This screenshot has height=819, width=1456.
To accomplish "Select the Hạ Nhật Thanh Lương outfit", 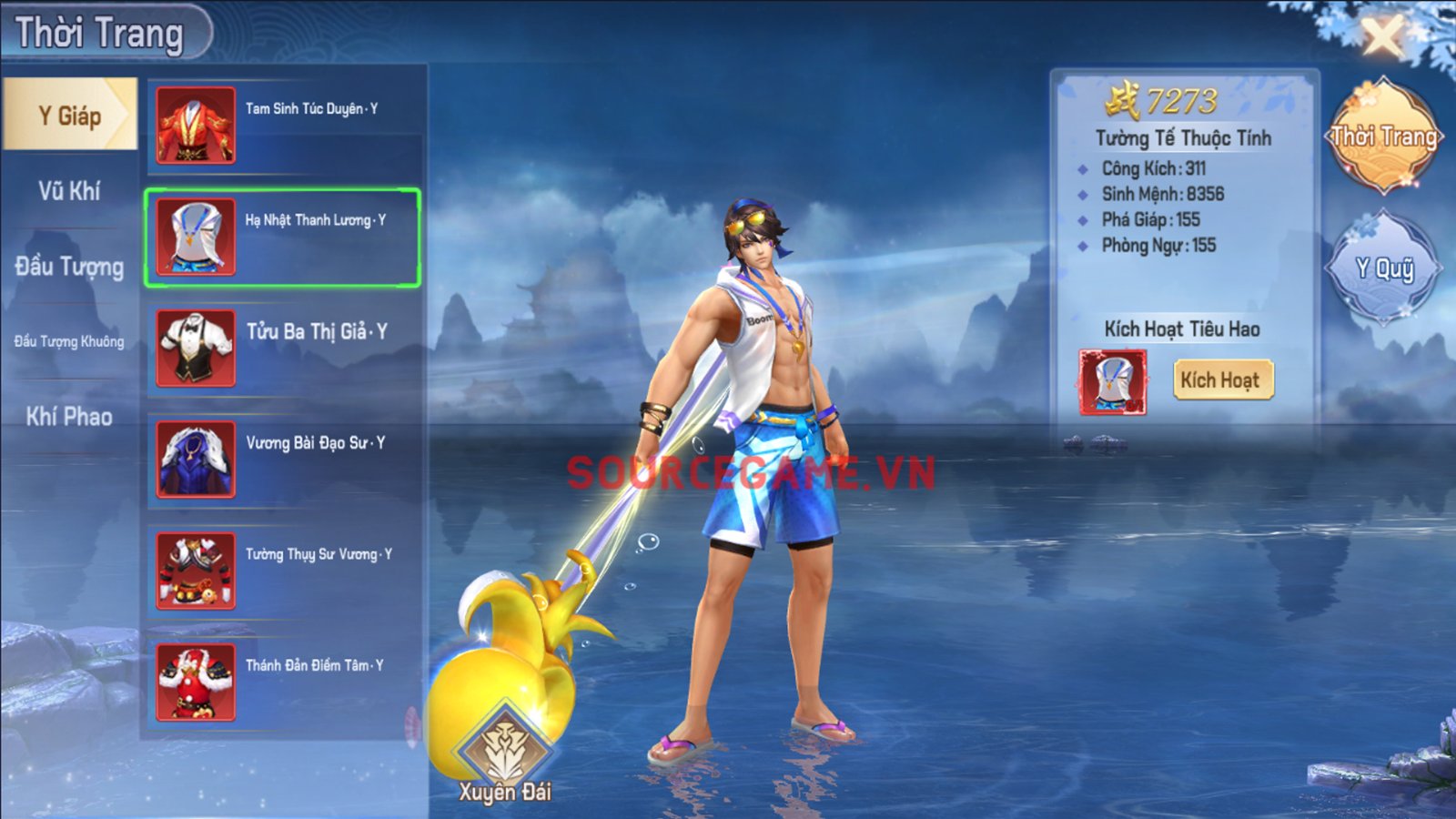I will click(282, 238).
